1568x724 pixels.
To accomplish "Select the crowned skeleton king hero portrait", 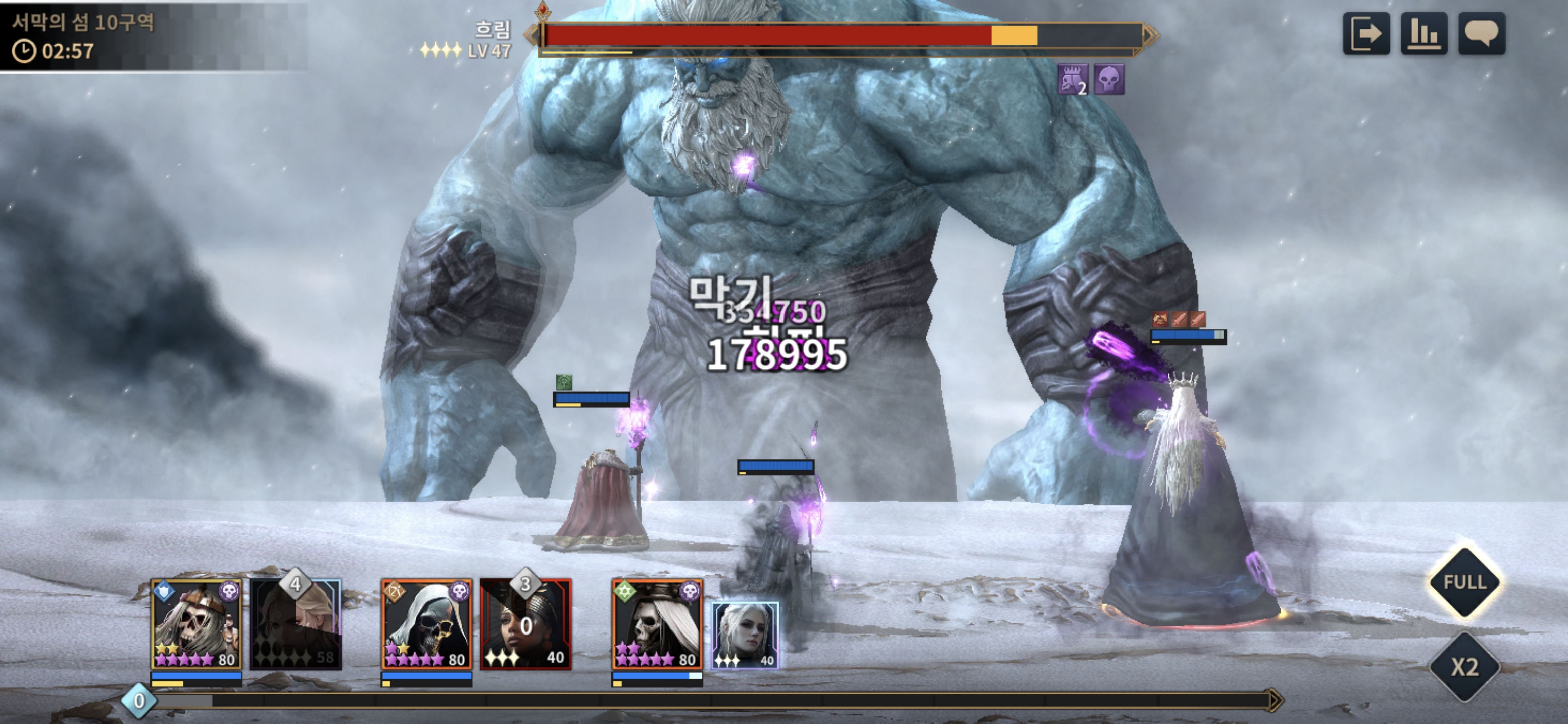I will 196,624.
